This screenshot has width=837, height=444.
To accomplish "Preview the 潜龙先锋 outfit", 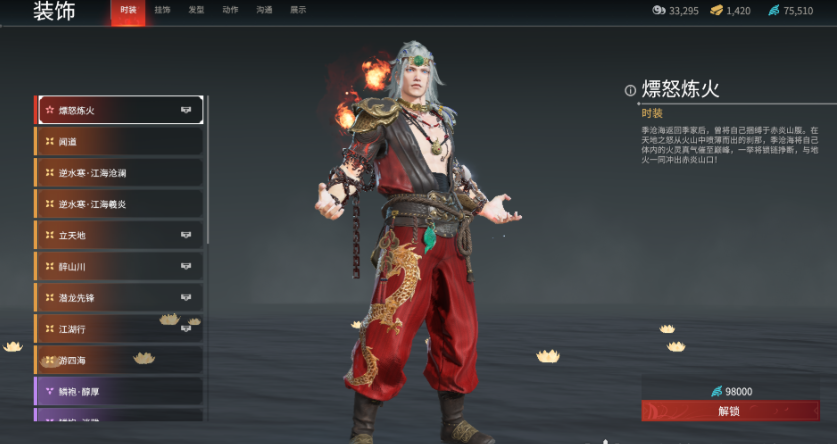I will pos(120,298).
